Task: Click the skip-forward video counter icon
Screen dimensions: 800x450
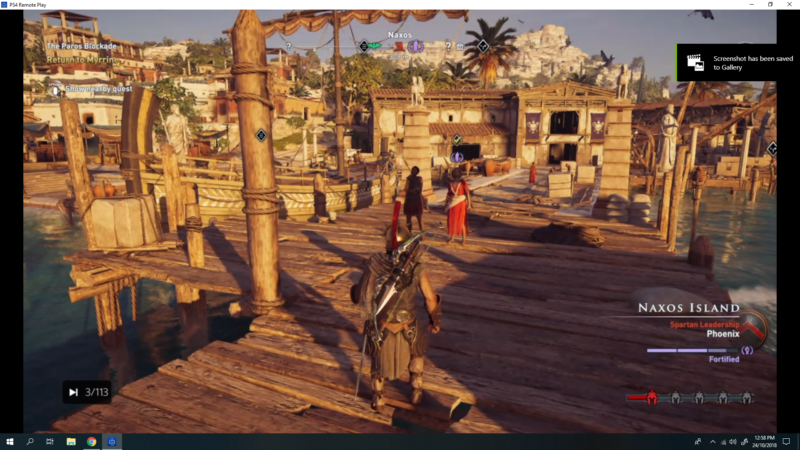Action: pyautogui.click(x=73, y=392)
